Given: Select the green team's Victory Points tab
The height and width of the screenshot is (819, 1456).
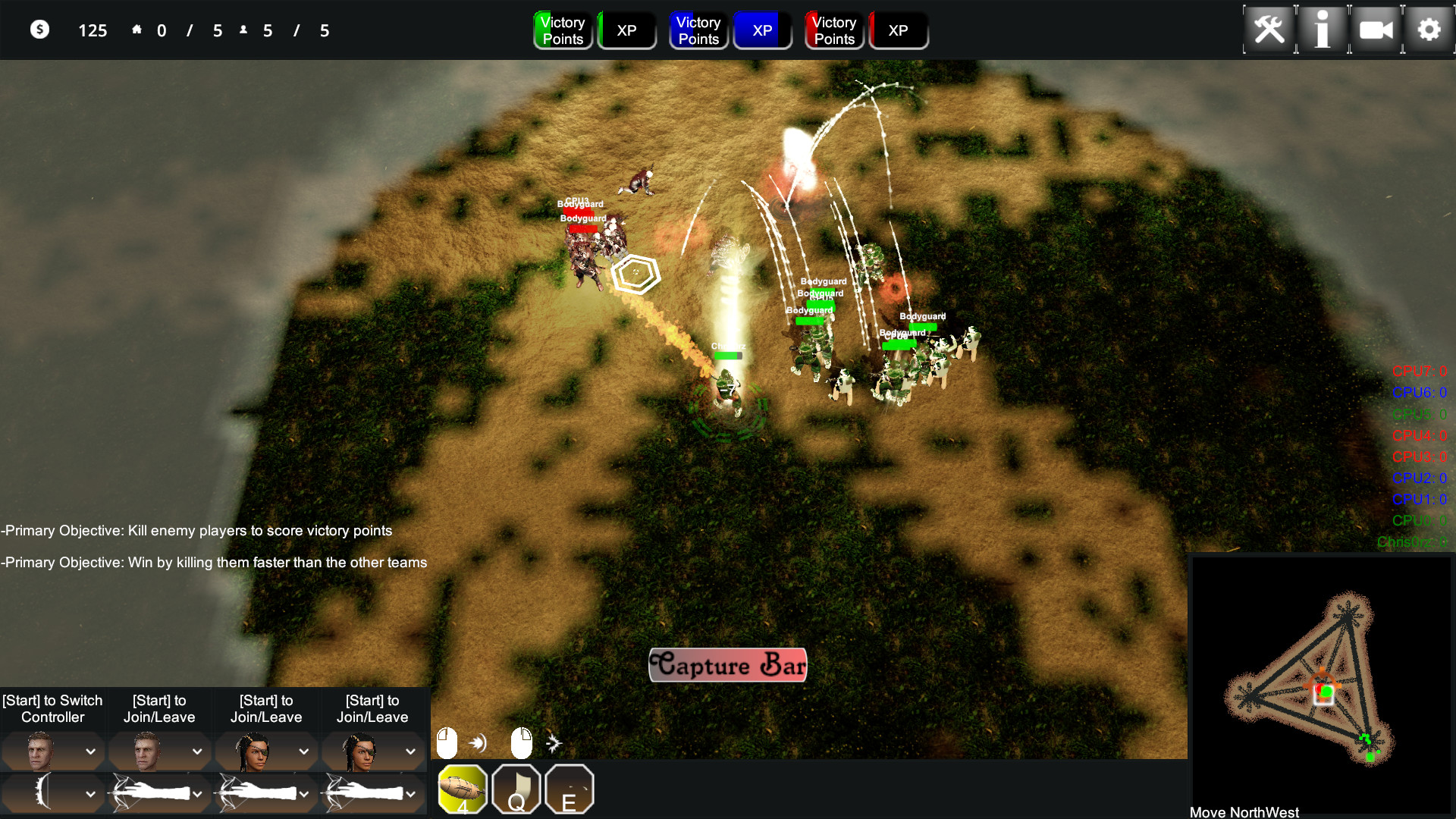Looking at the screenshot, I should click(x=563, y=30).
